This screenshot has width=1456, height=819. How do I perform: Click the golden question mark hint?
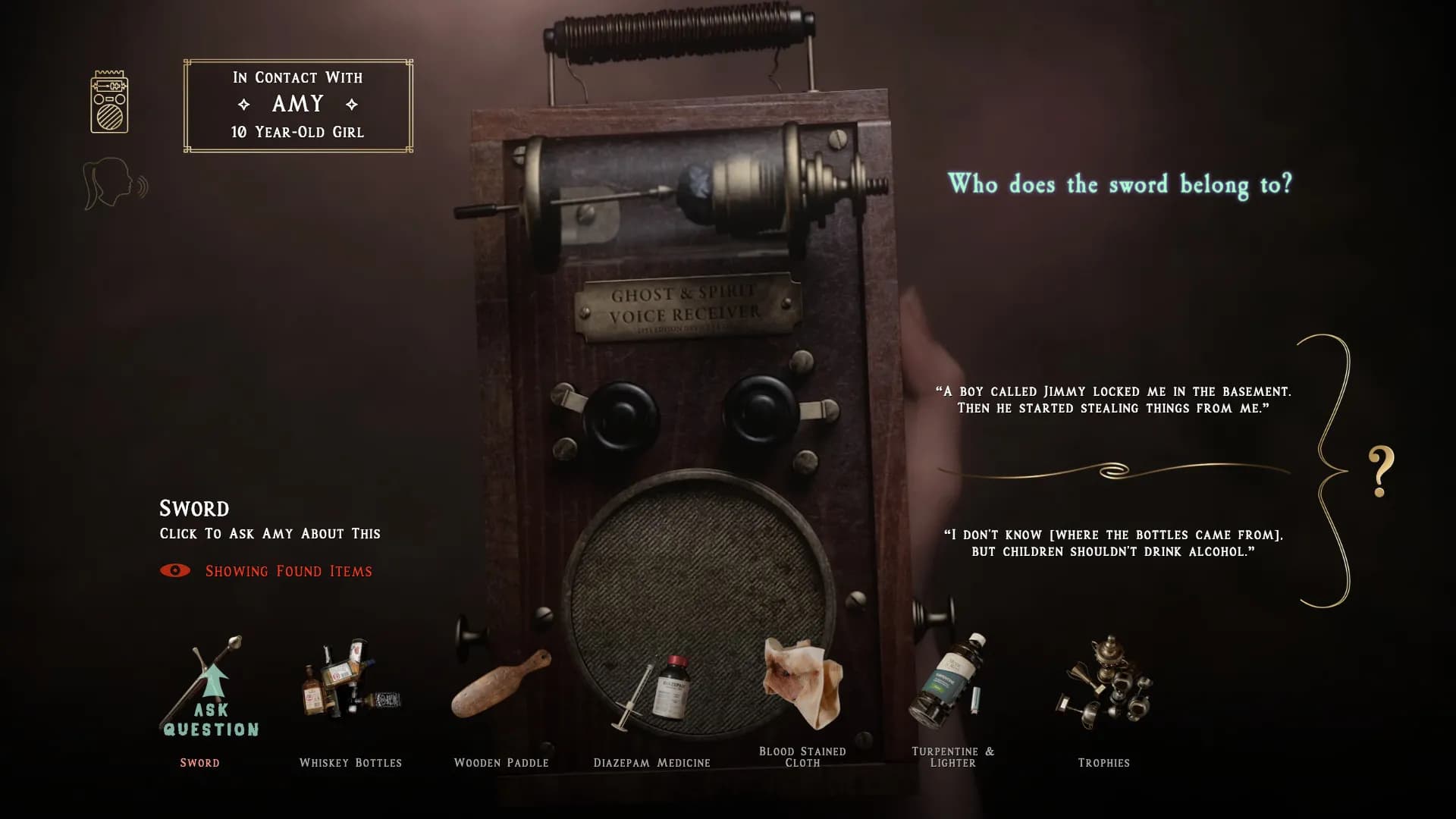click(x=1380, y=471)
